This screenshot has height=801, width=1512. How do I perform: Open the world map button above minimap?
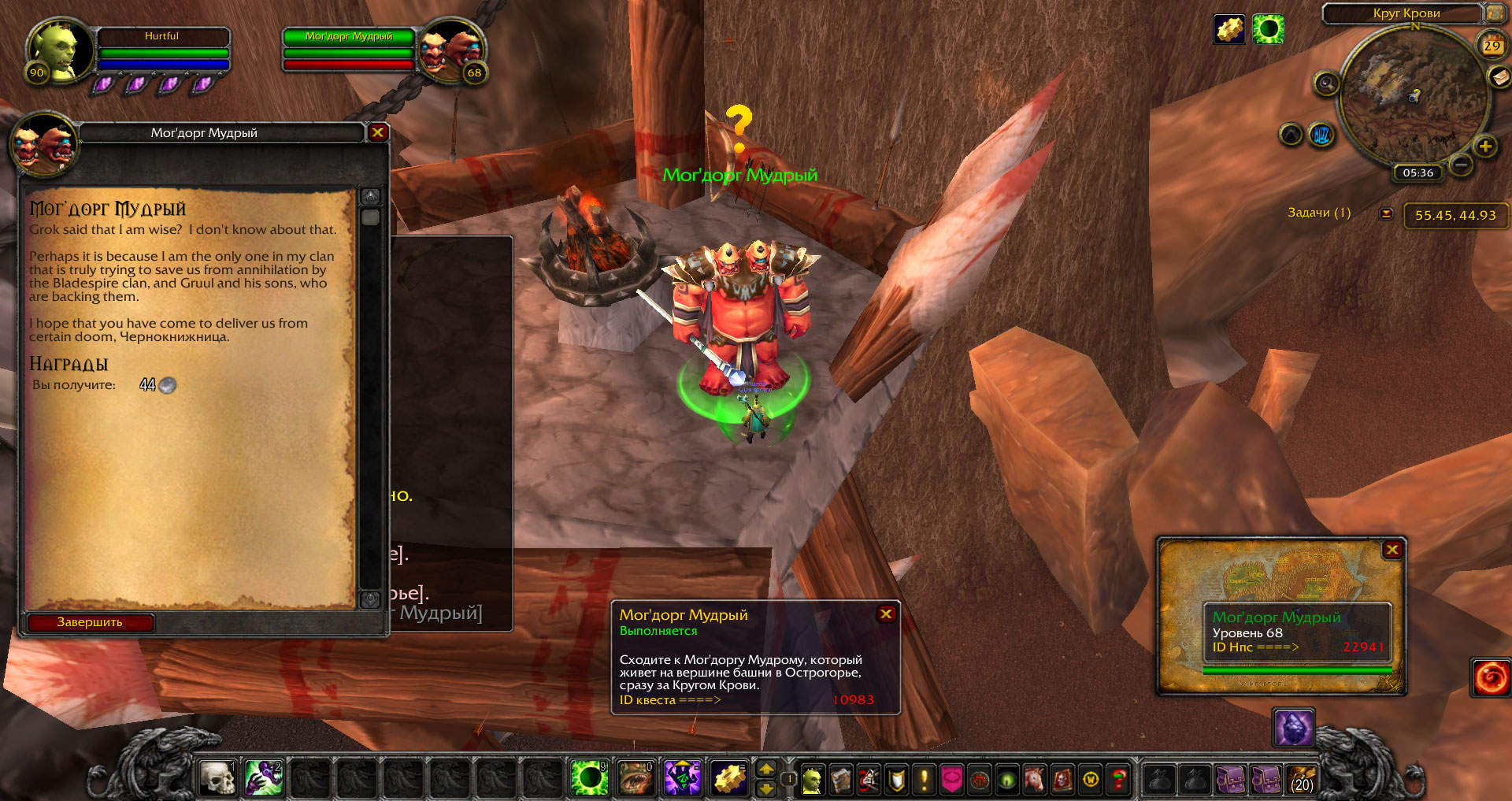pyautogui.click(x=1494, y=13)
